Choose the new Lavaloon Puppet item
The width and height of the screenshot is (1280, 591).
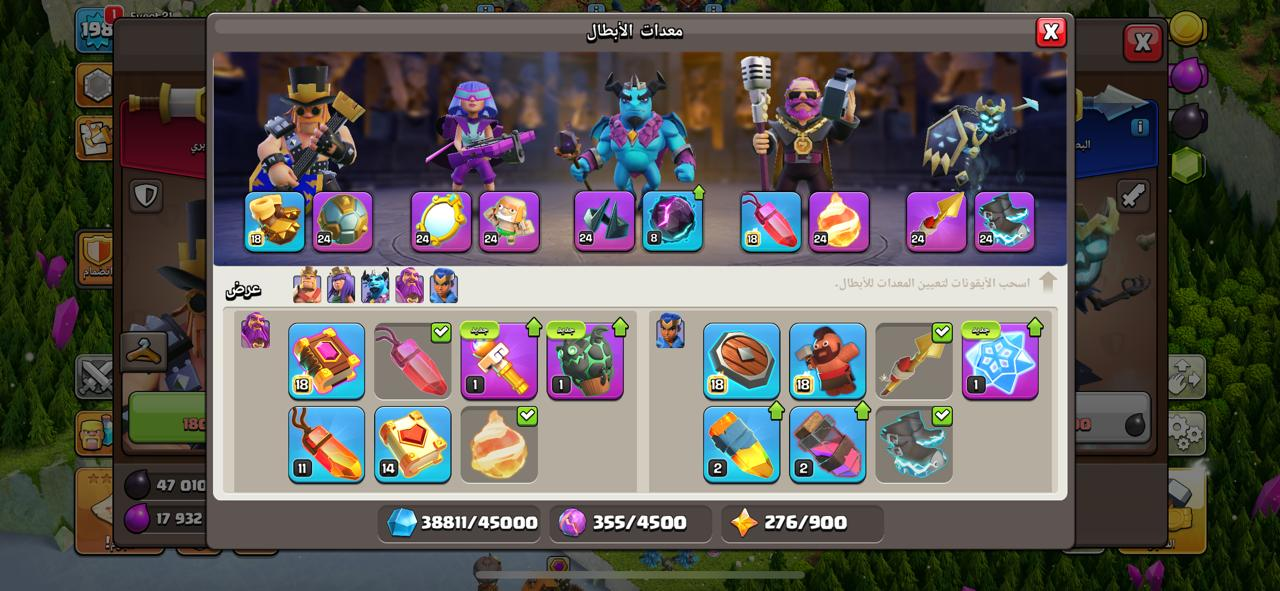[585, 361]
